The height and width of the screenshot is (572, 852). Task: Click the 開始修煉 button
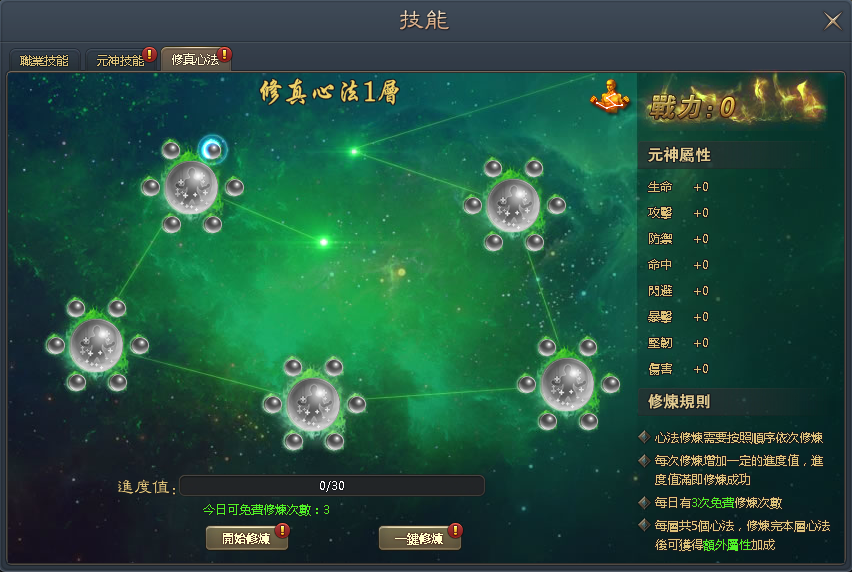[x=246, y=538]
